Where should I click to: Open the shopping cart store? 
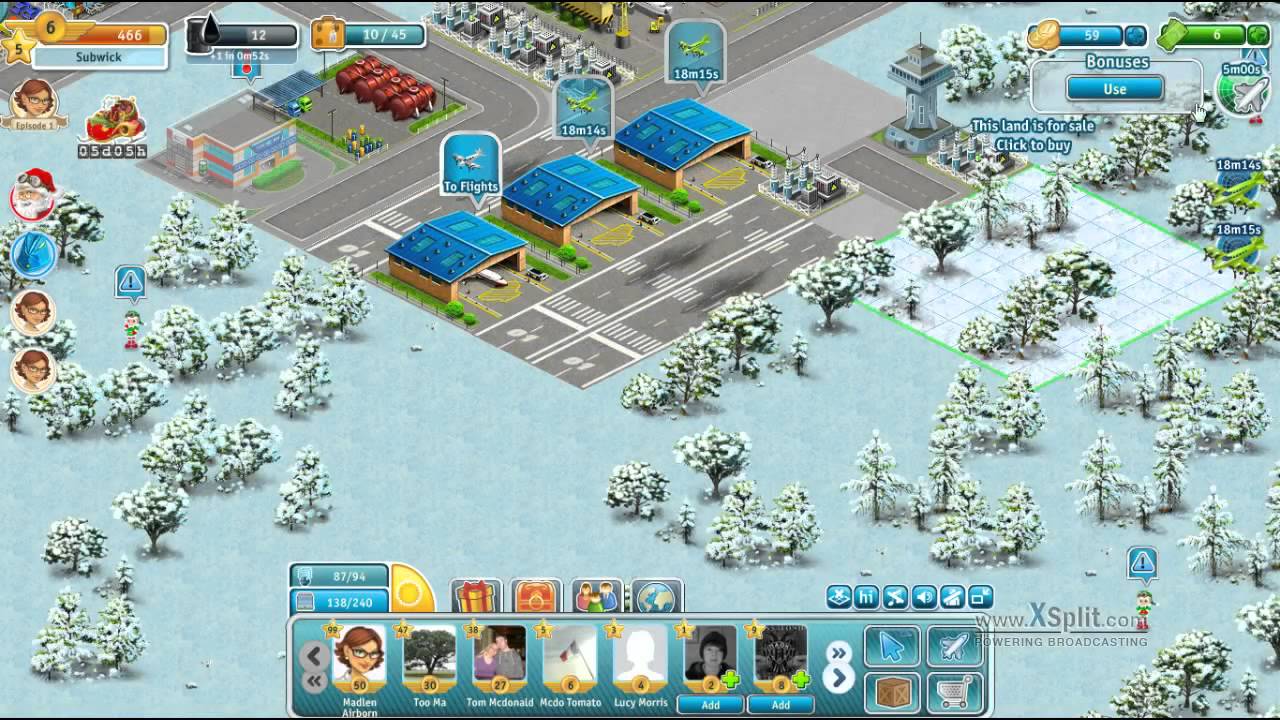954,693
